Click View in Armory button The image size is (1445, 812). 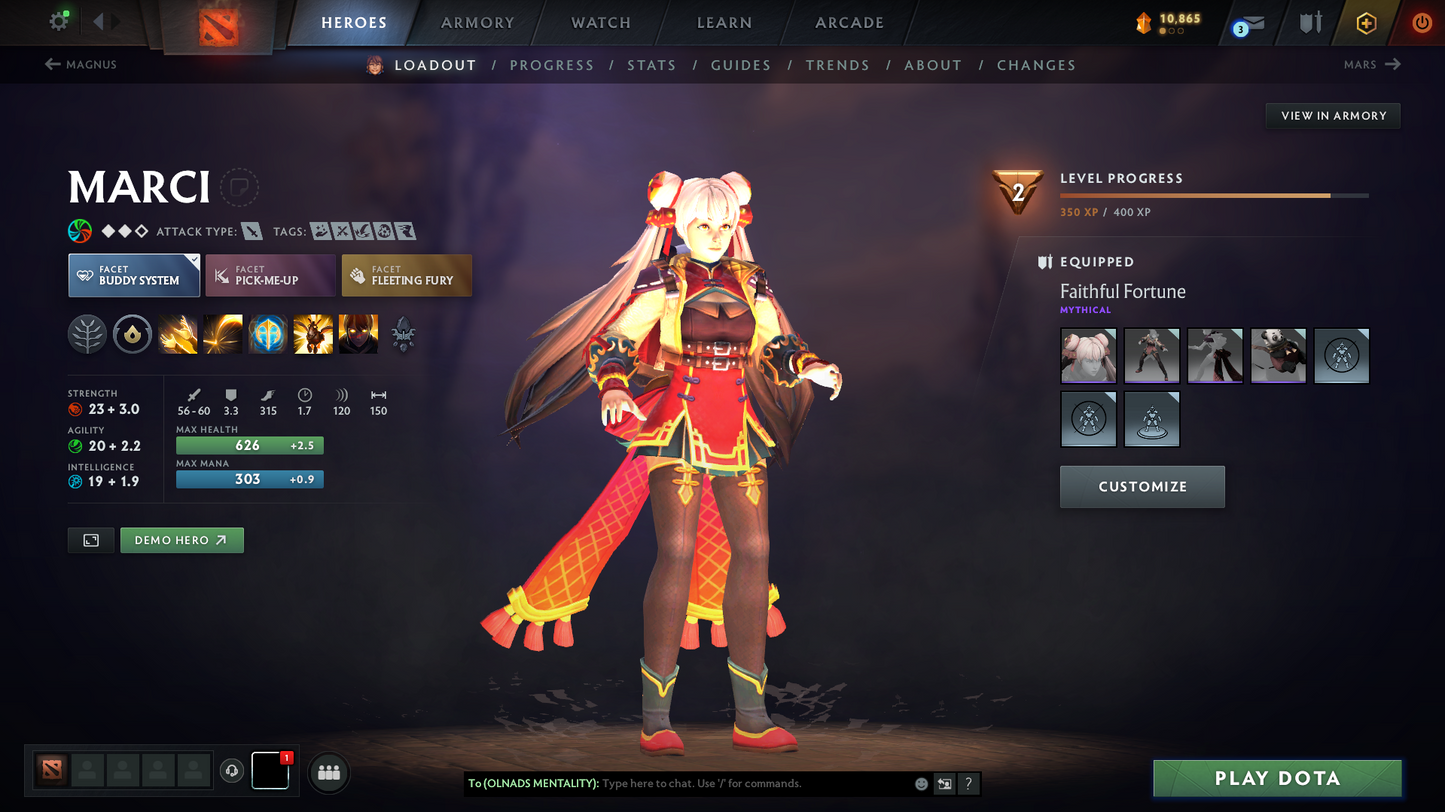click(x=1333, y=116)
